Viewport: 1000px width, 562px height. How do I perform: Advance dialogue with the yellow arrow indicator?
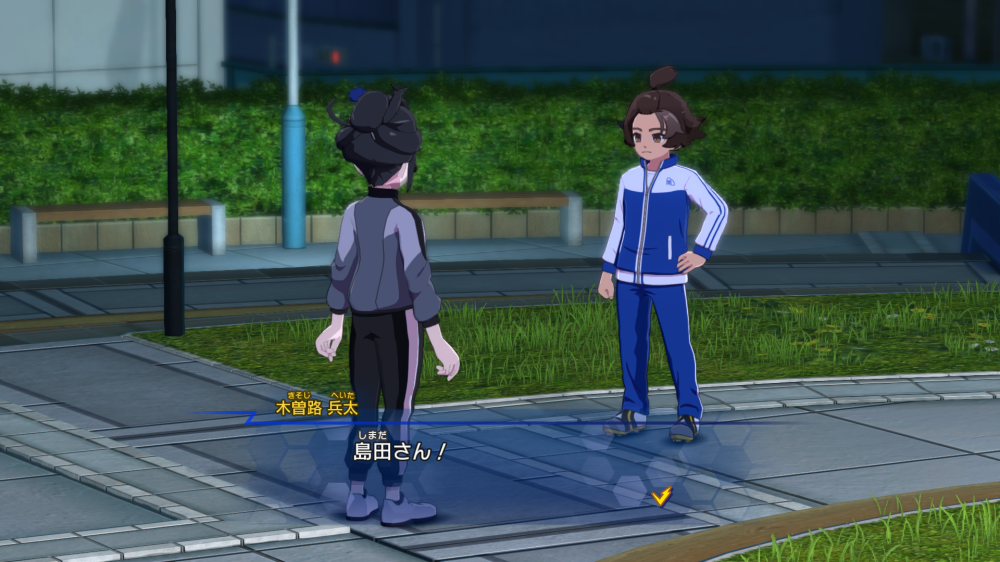tap(660, 495)
